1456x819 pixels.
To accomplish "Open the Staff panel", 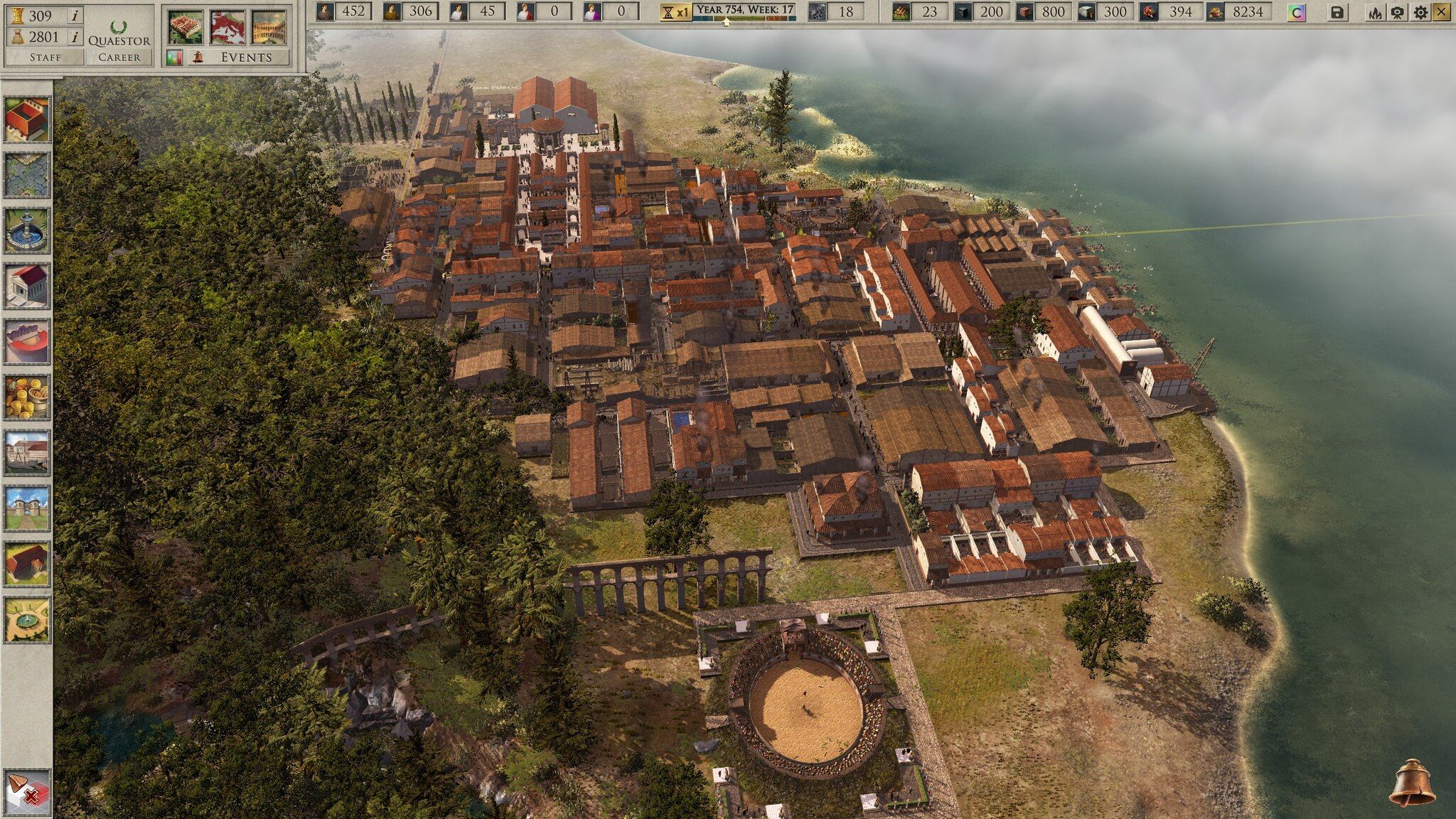I will pos(45,57).
